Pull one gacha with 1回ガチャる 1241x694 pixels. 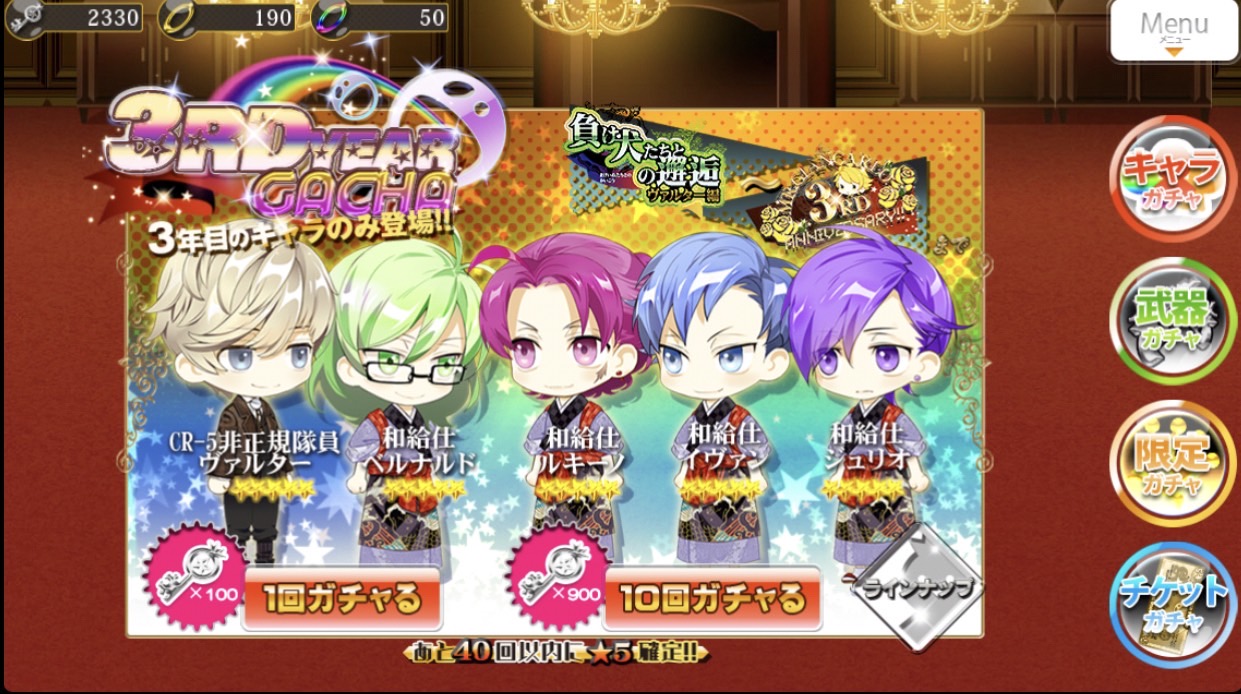click(341, 599)
